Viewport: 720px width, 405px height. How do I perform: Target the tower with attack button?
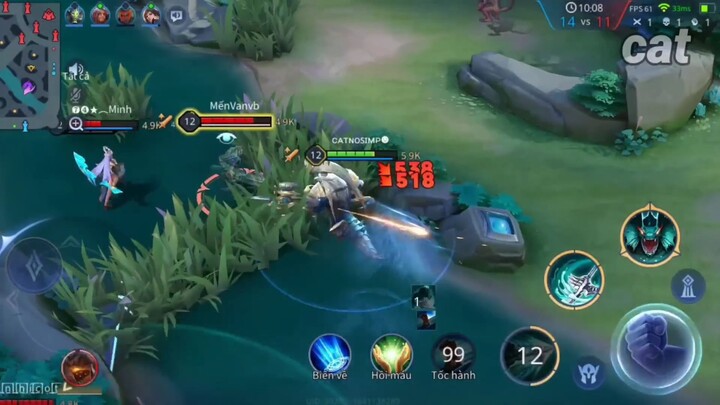[688, 286]
